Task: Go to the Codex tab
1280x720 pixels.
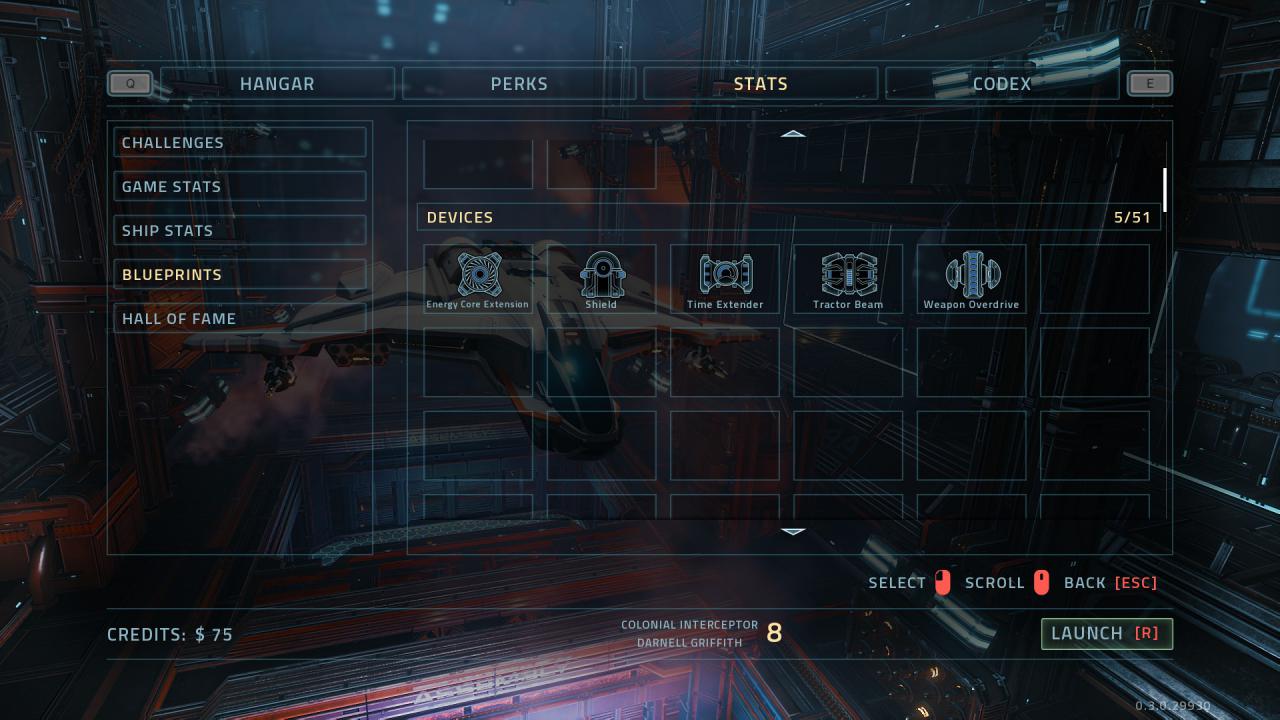Action: [1002, 84]
